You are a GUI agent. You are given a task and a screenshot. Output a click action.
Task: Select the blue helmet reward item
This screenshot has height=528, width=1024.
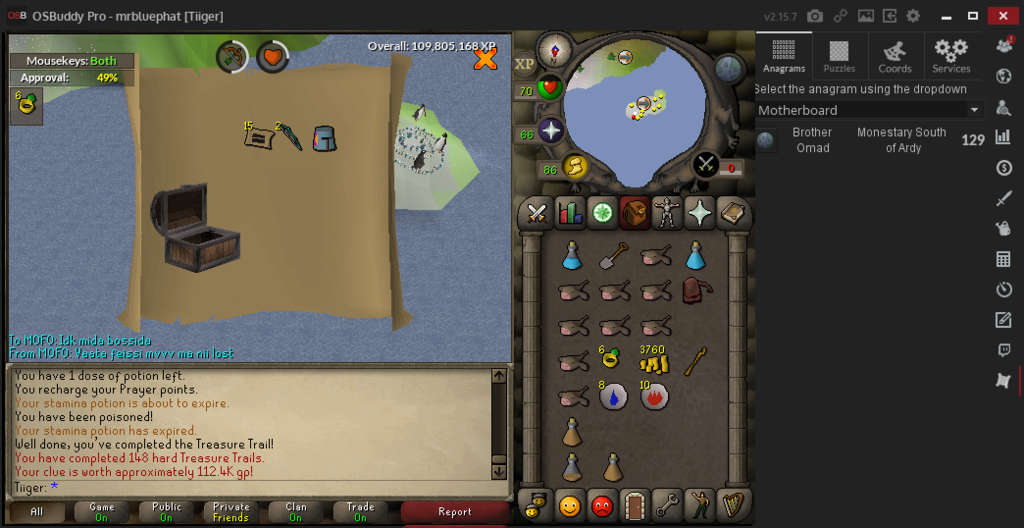point(324,137)
